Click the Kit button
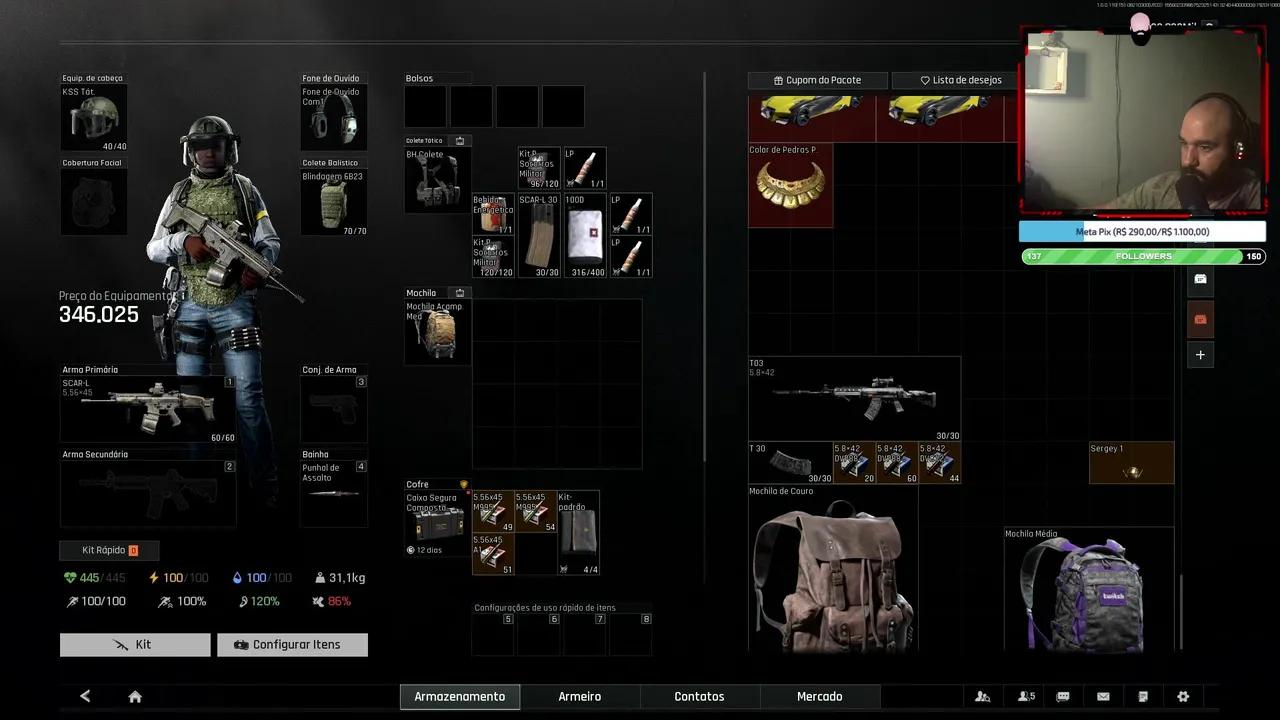 click(135, 645)
